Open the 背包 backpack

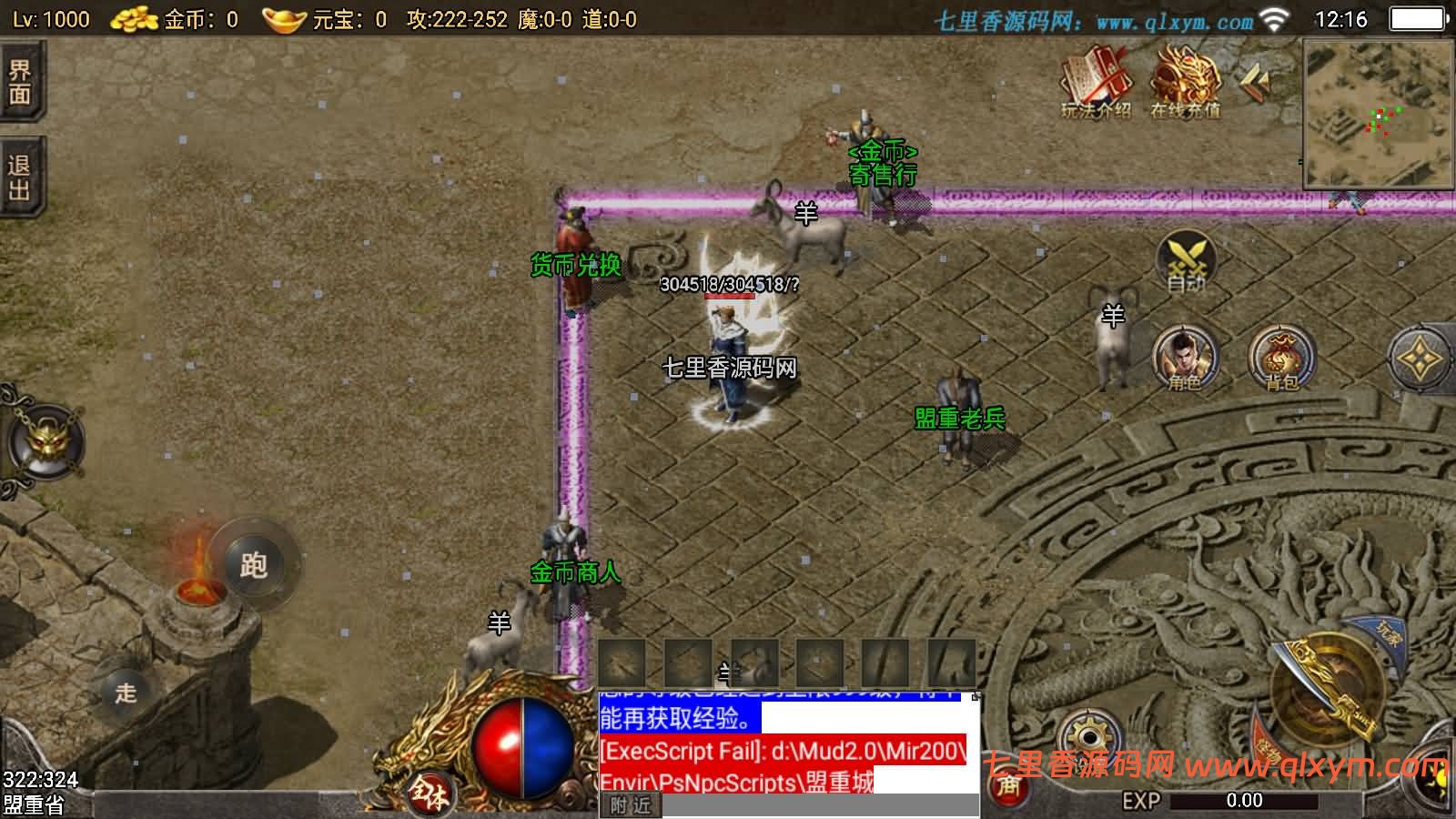point(1281,358)
